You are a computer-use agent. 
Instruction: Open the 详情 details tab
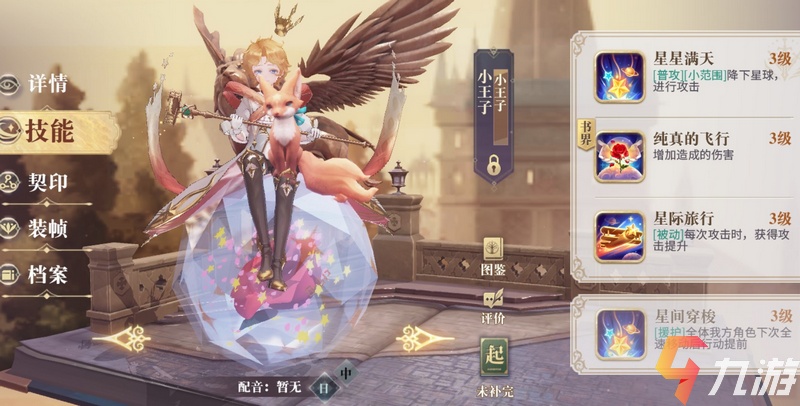click(45, 84)
